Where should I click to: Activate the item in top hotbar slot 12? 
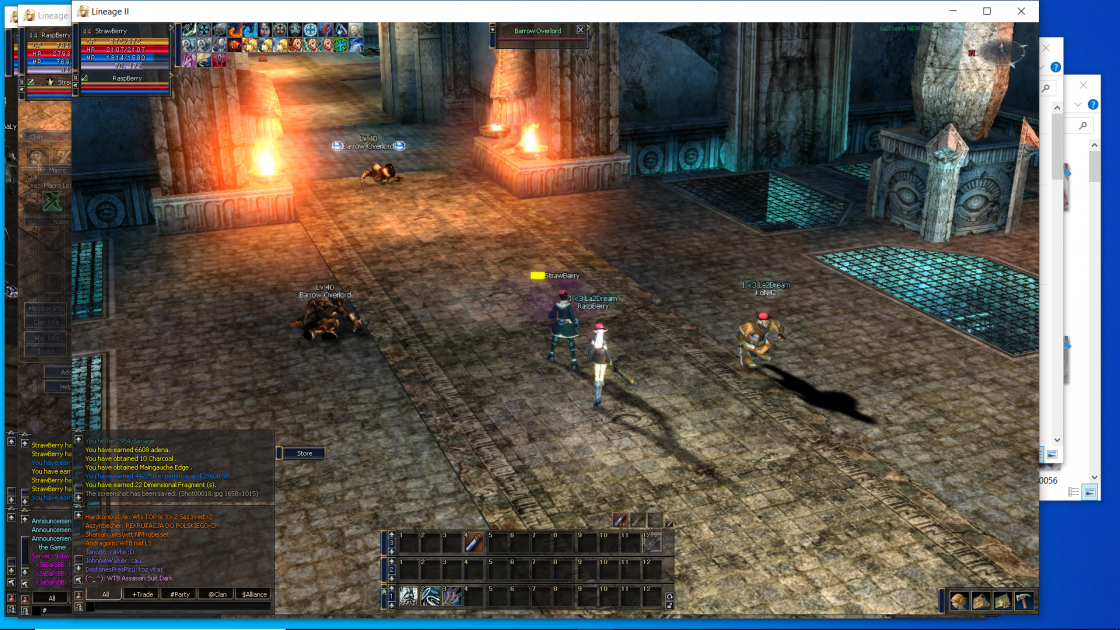pos(651,543)
